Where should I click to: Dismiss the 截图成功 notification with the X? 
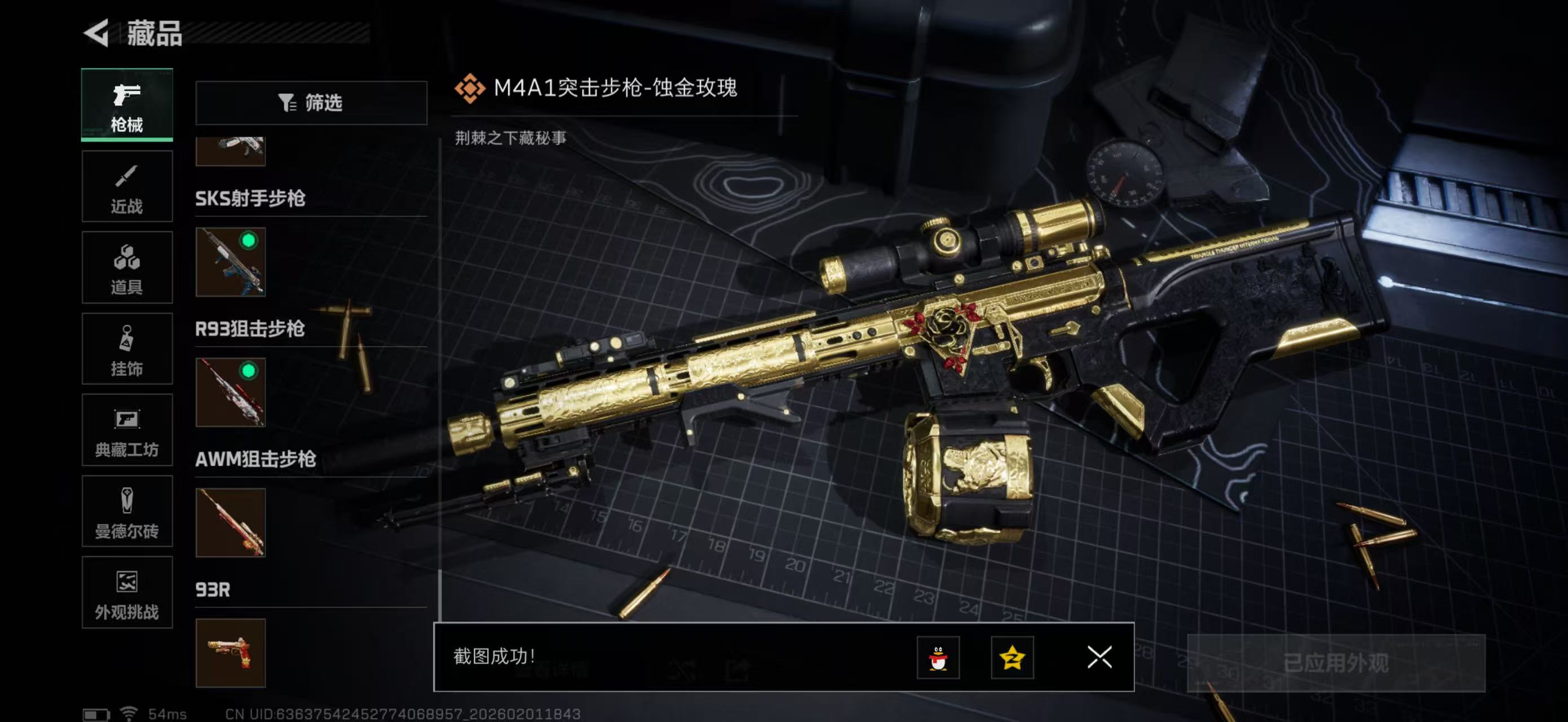(x=1099, y=659)
